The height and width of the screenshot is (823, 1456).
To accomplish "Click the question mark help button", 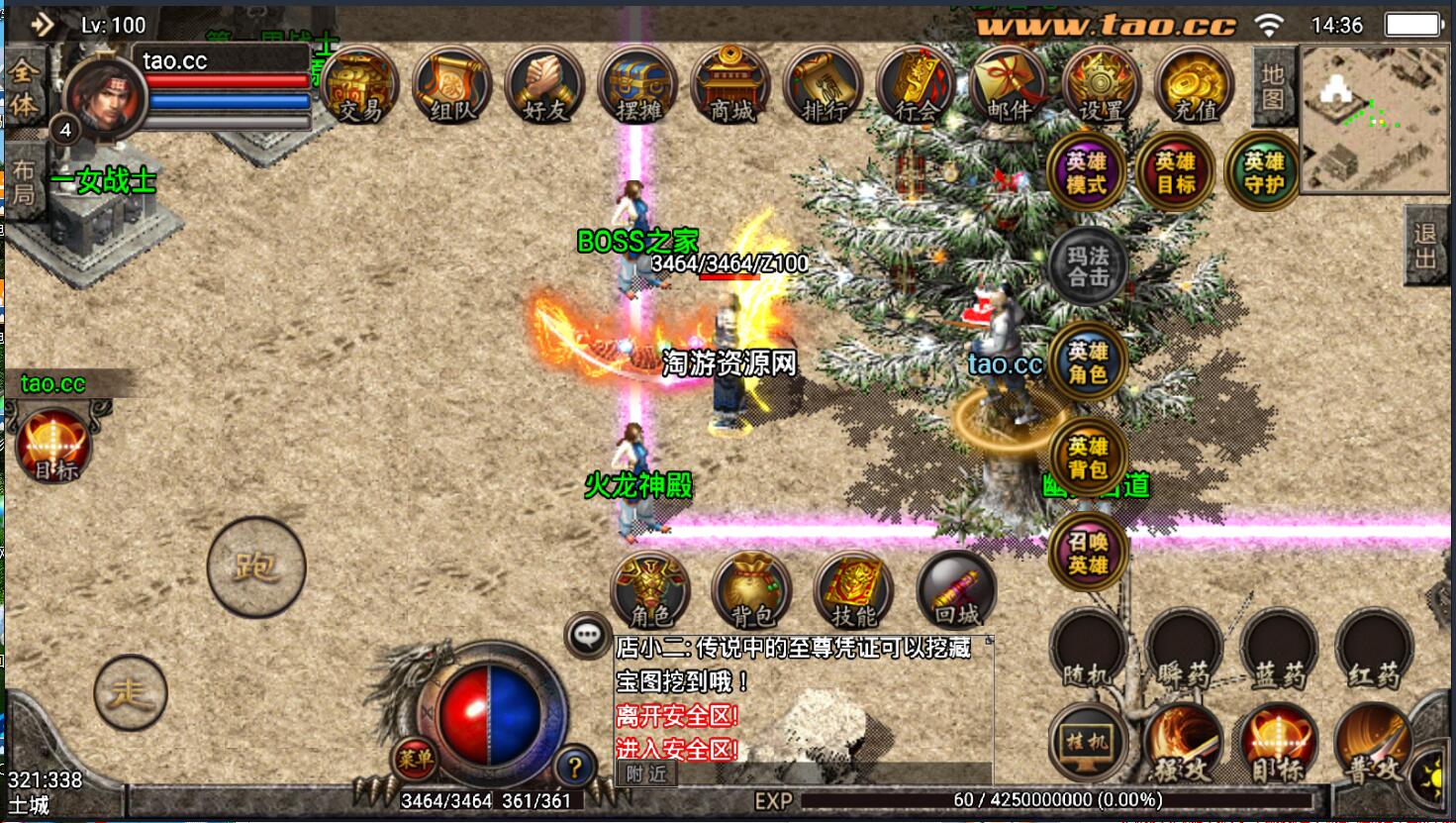I will tap(574, 766).
